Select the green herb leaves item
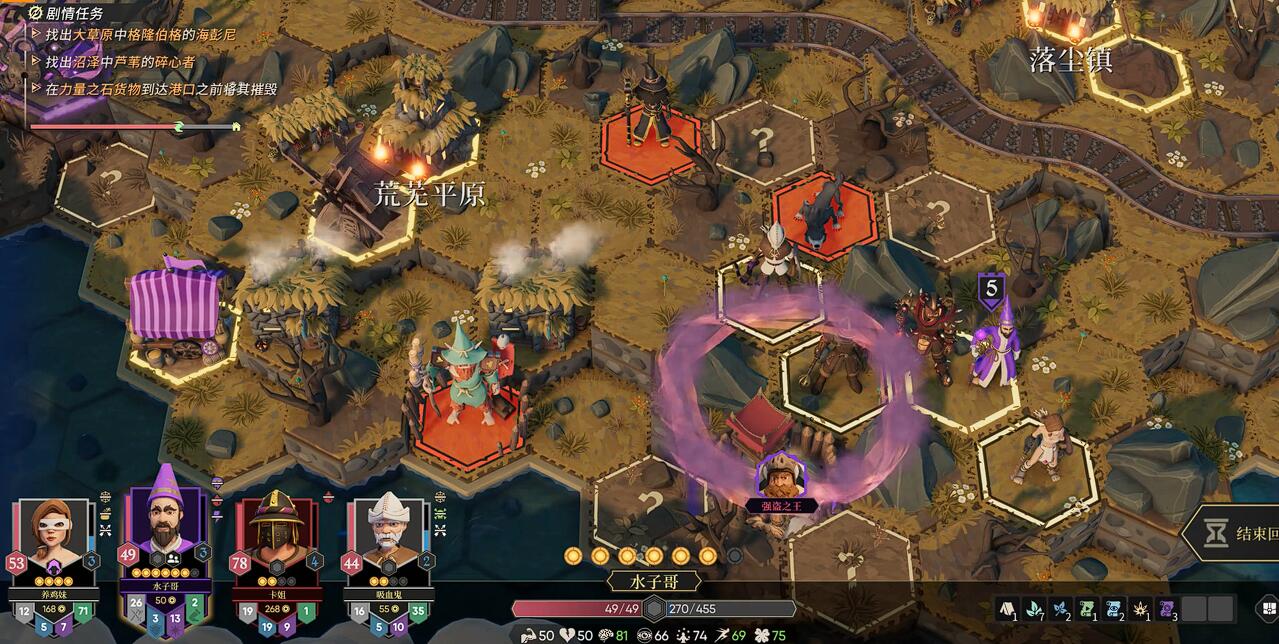This screenshot has height=644, width=1279. click(1032, 607)
